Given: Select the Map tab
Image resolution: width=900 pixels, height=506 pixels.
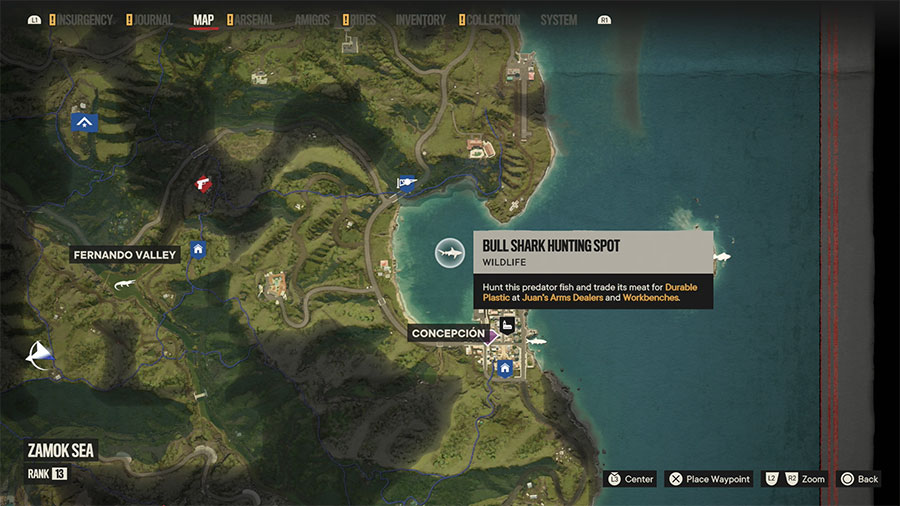Looking at the screenshot, I should pos(204,20).
